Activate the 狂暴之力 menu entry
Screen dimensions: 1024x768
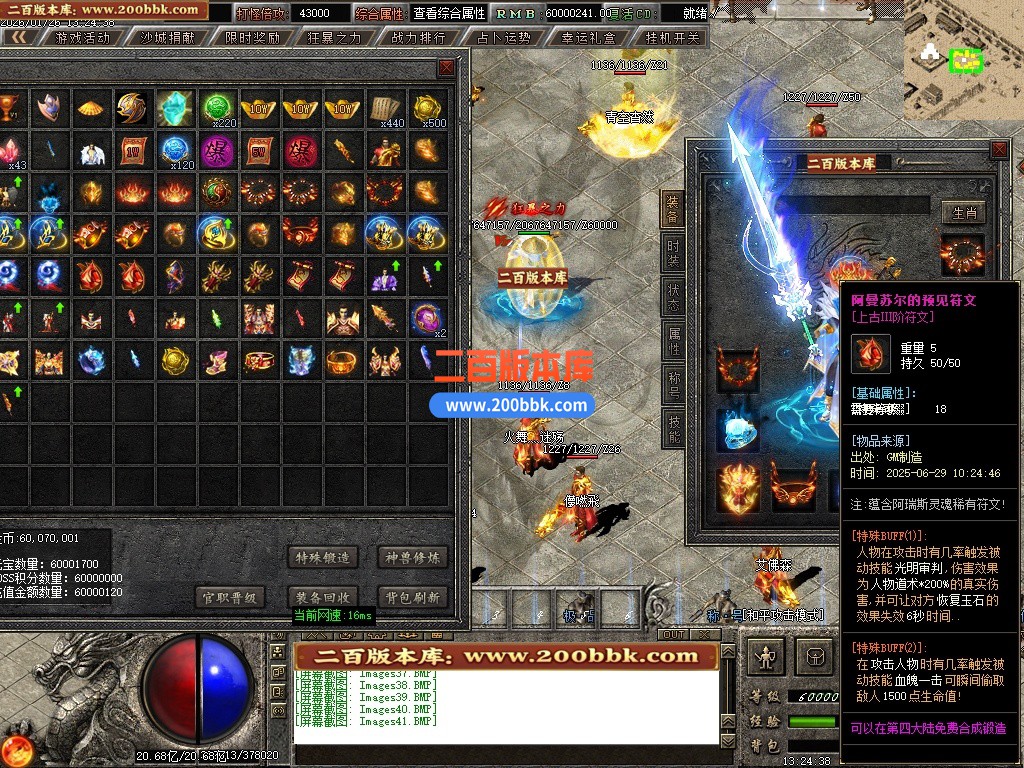[x=335, y=38]
